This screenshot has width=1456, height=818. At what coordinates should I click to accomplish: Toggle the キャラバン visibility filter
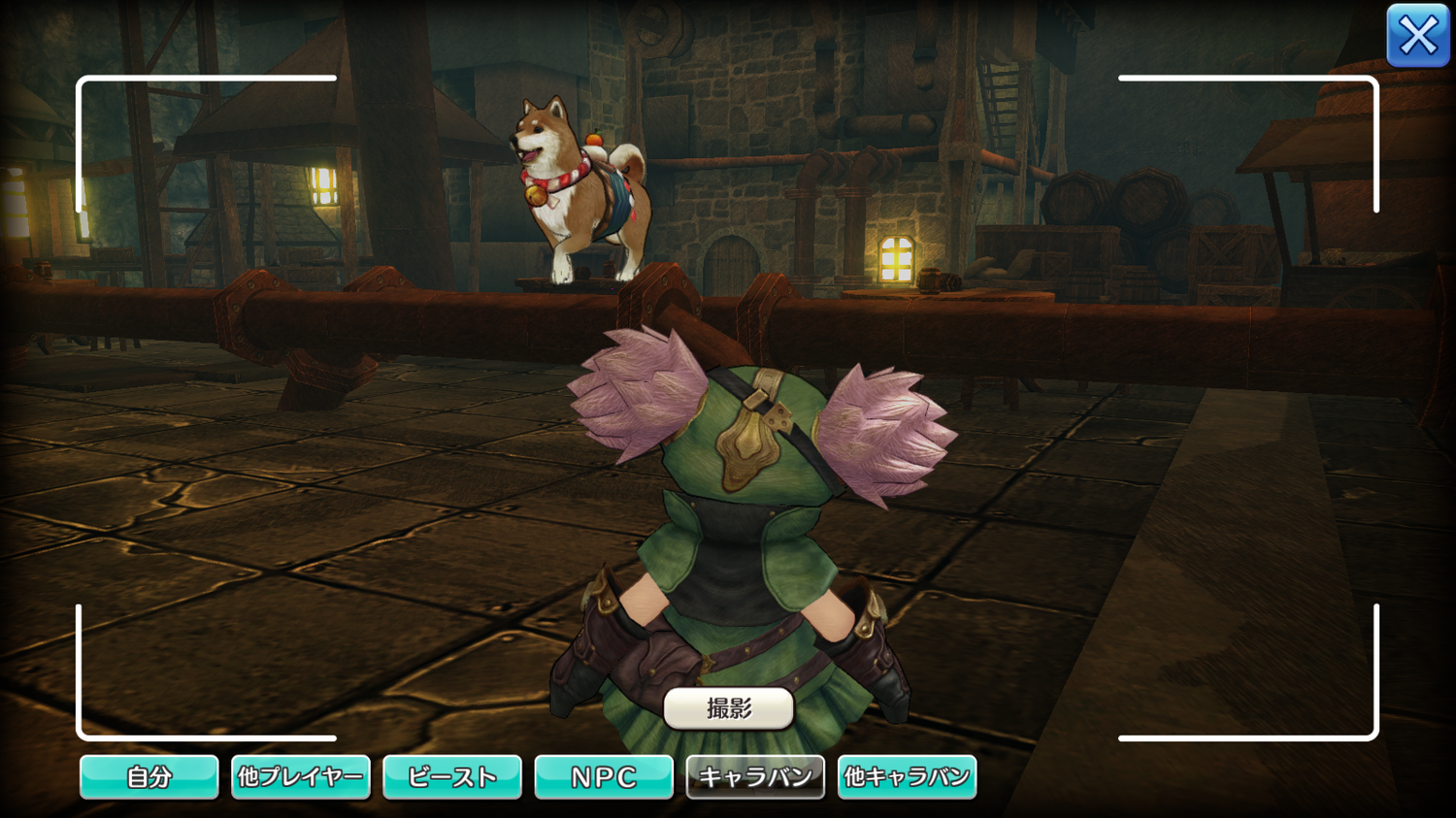(x=755, y=777)
